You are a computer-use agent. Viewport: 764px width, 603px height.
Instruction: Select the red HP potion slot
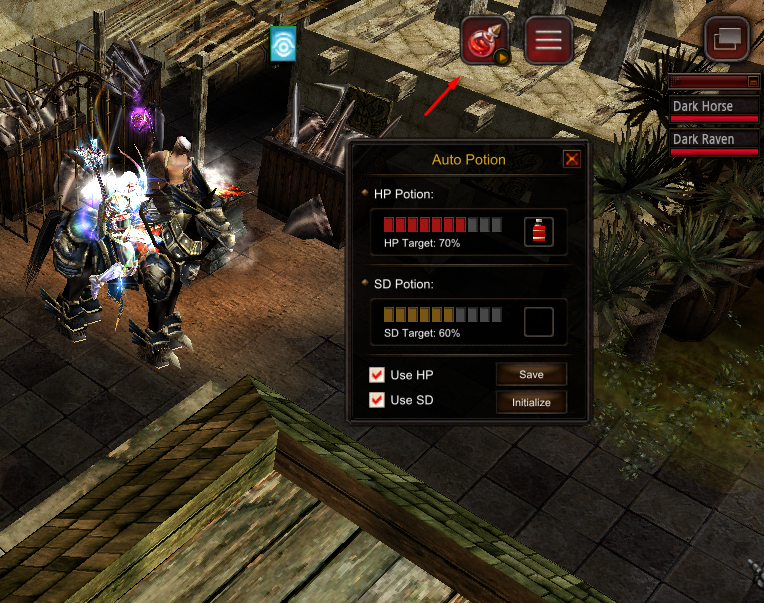click(x=539, y=233)
